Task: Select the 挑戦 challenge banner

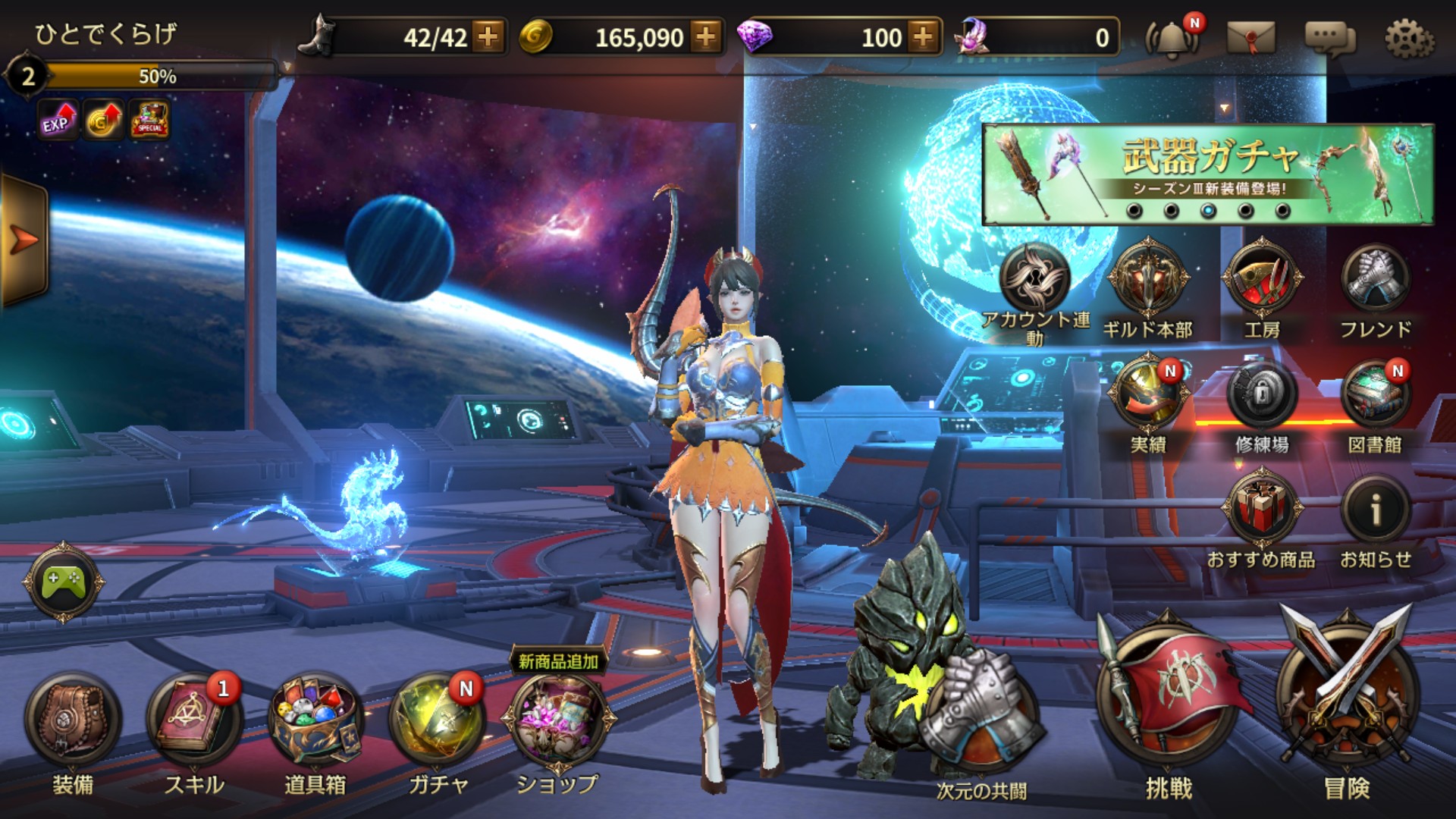Action: 1169,698
